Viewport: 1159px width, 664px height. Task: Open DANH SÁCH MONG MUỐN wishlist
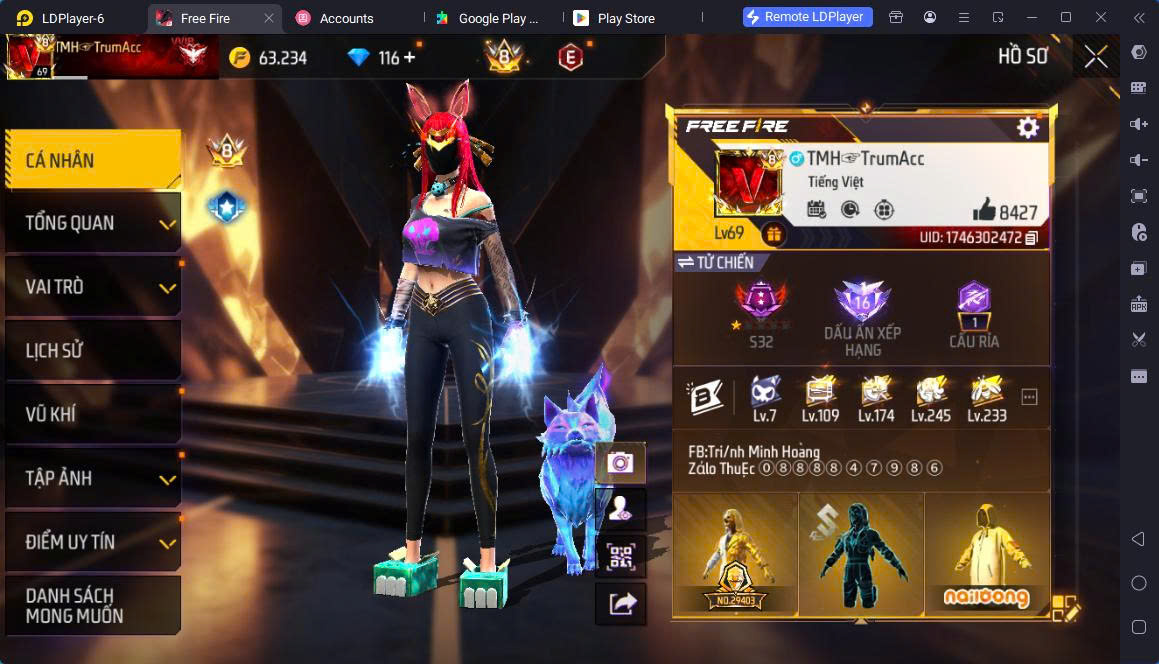[92, 606]
